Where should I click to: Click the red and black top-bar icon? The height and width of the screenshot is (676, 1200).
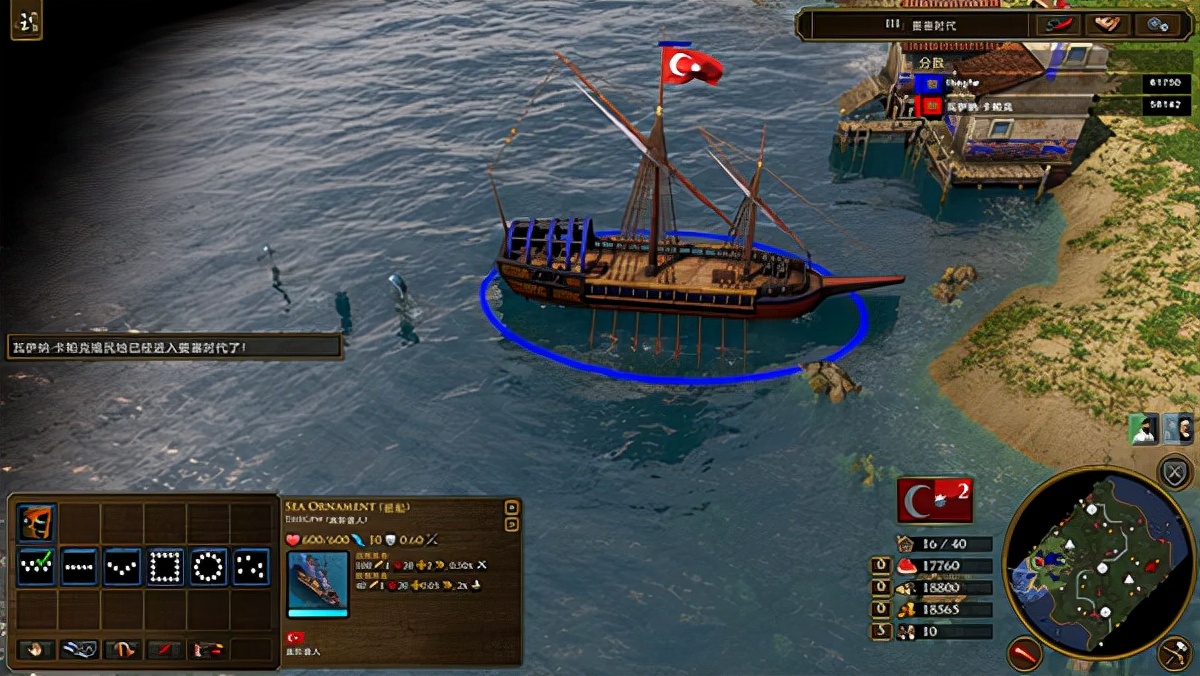pos(1058,24)
